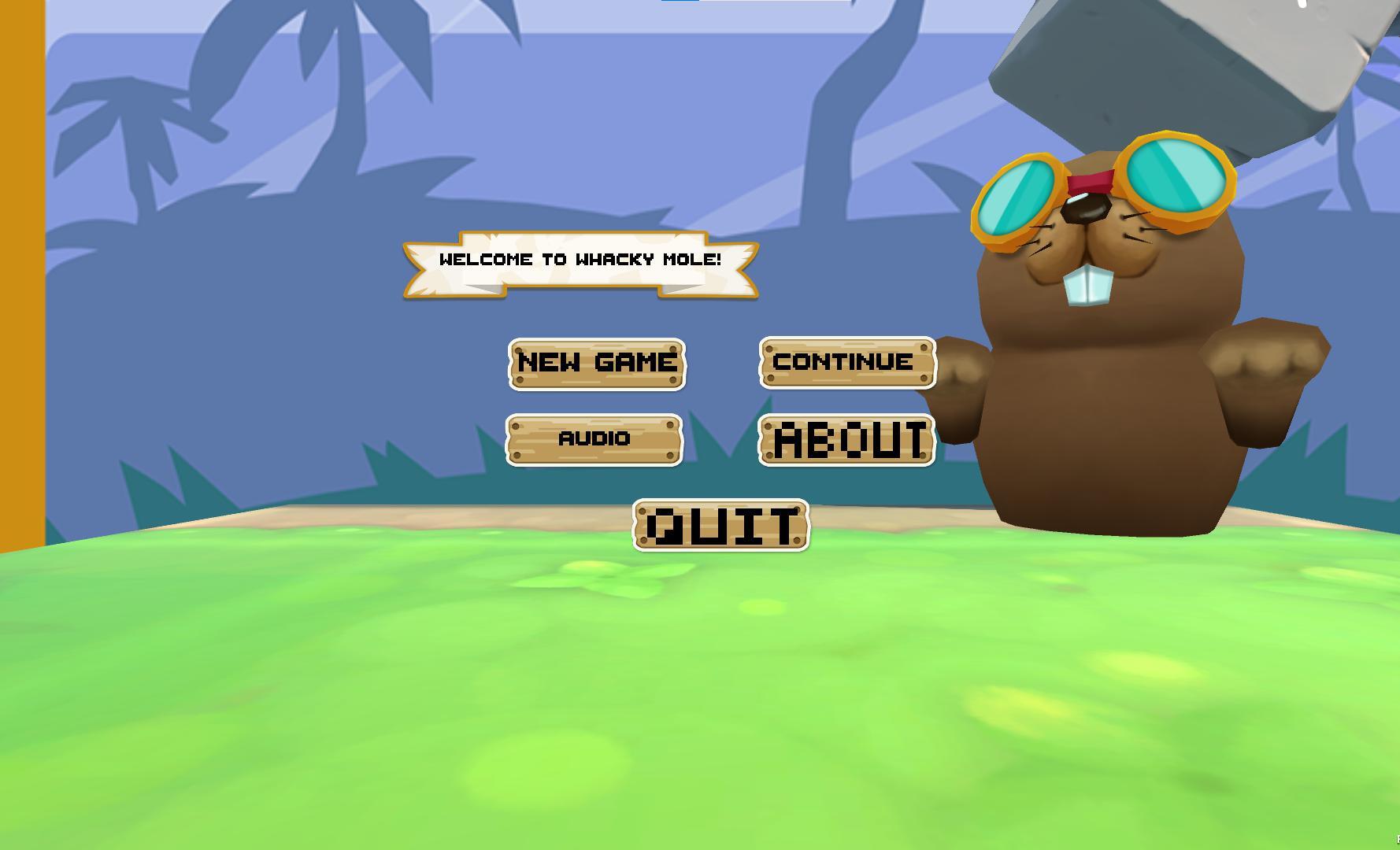Click the mole's buck teeth

pyautogui.click(x=1087, y=287)
